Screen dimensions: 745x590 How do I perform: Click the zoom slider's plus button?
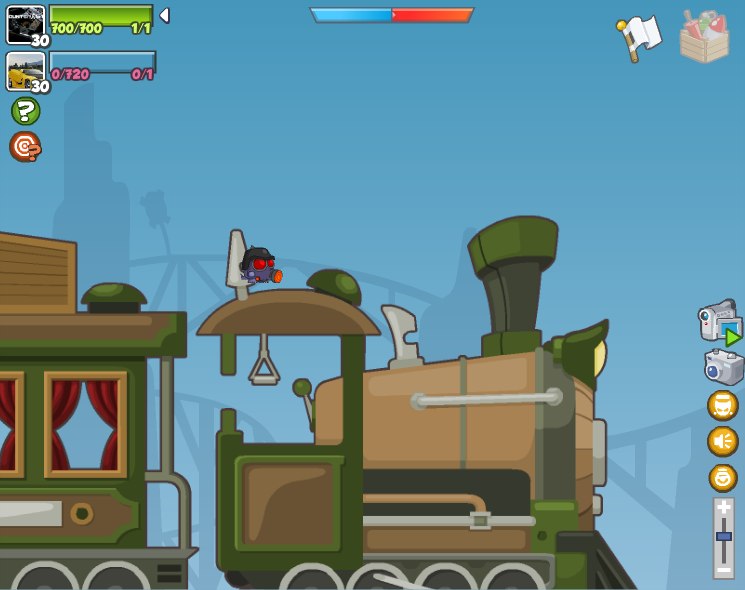pyautogui.click(x=724, y=508)
